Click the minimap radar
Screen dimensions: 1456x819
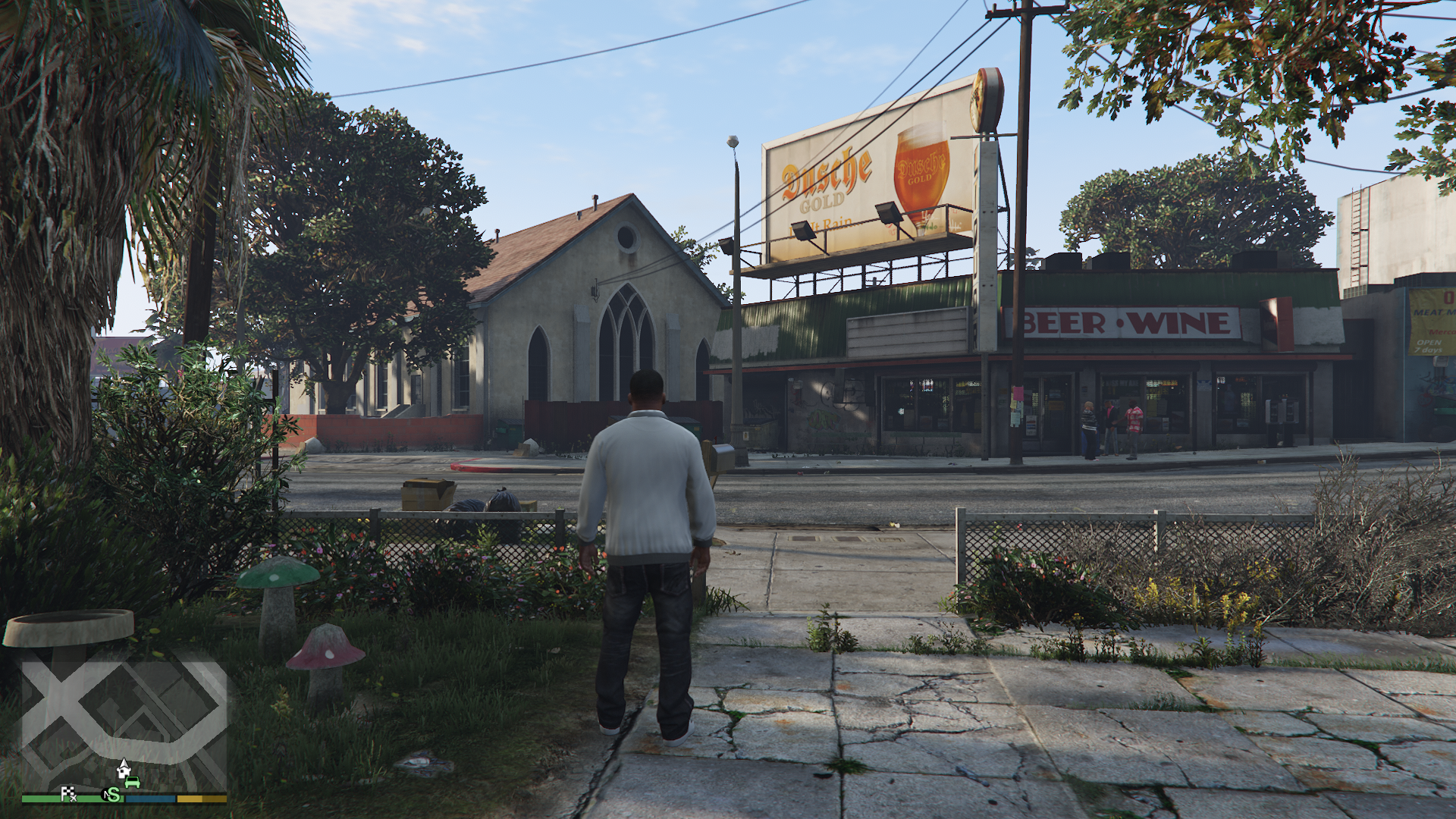point(124,724)
